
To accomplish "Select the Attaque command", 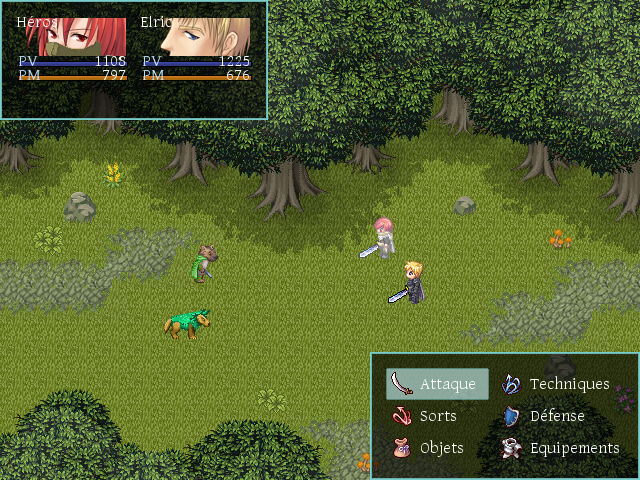I will click(x=437, y=384).
